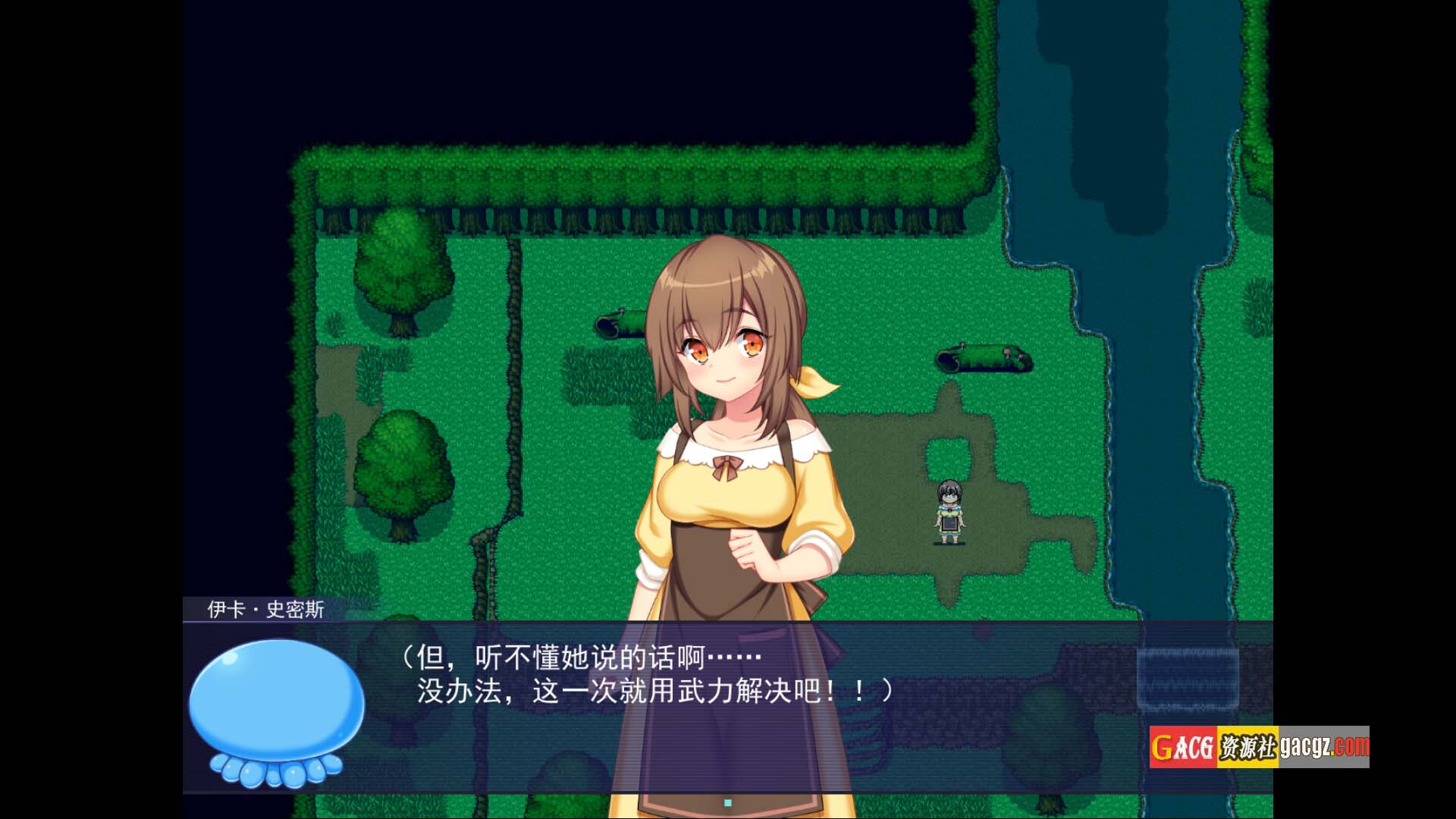The image size is (1456, 819).
Task: Click the dialogue text to advance
Action: [x=645, y=674]
